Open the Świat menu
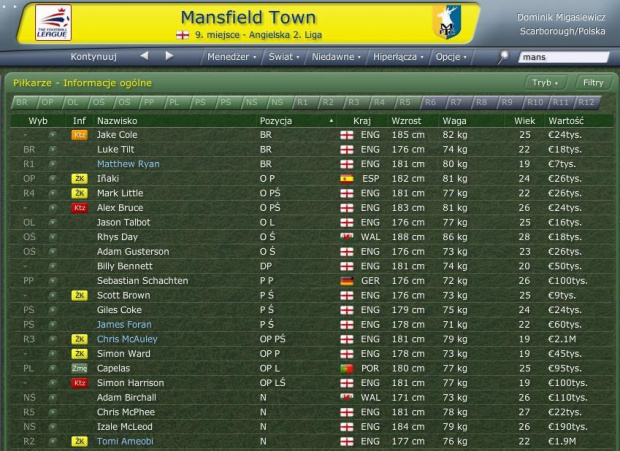 coord(283,57)
